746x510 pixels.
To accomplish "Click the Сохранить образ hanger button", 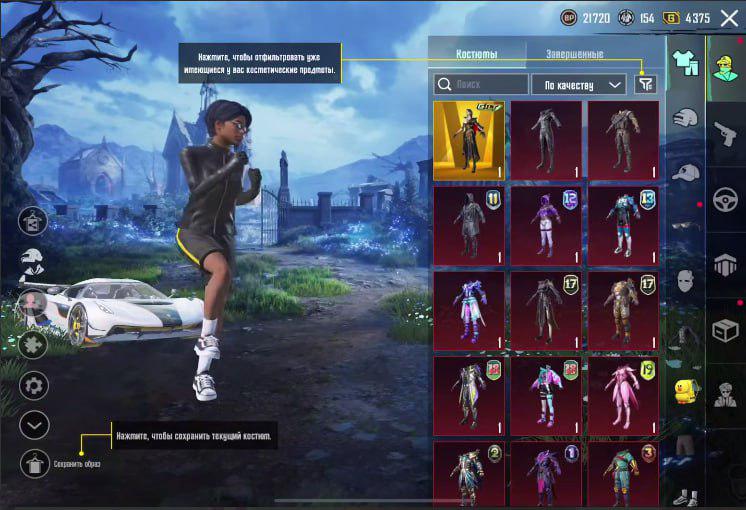I will 35,463.
